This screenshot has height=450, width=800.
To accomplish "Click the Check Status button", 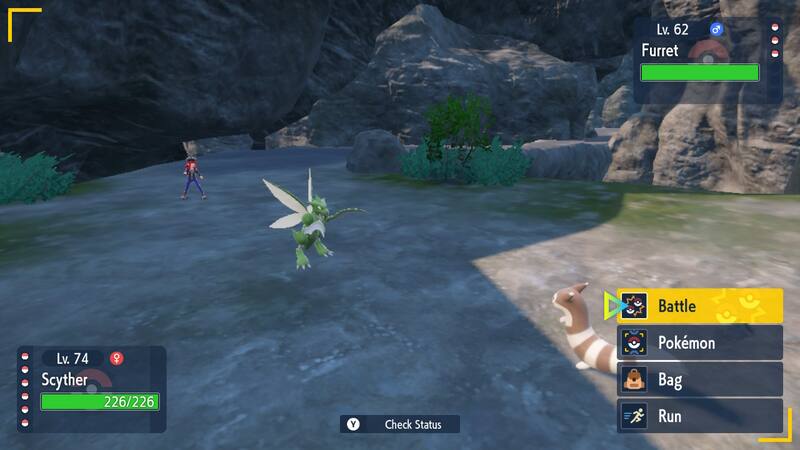I will [x=399, y=424].
